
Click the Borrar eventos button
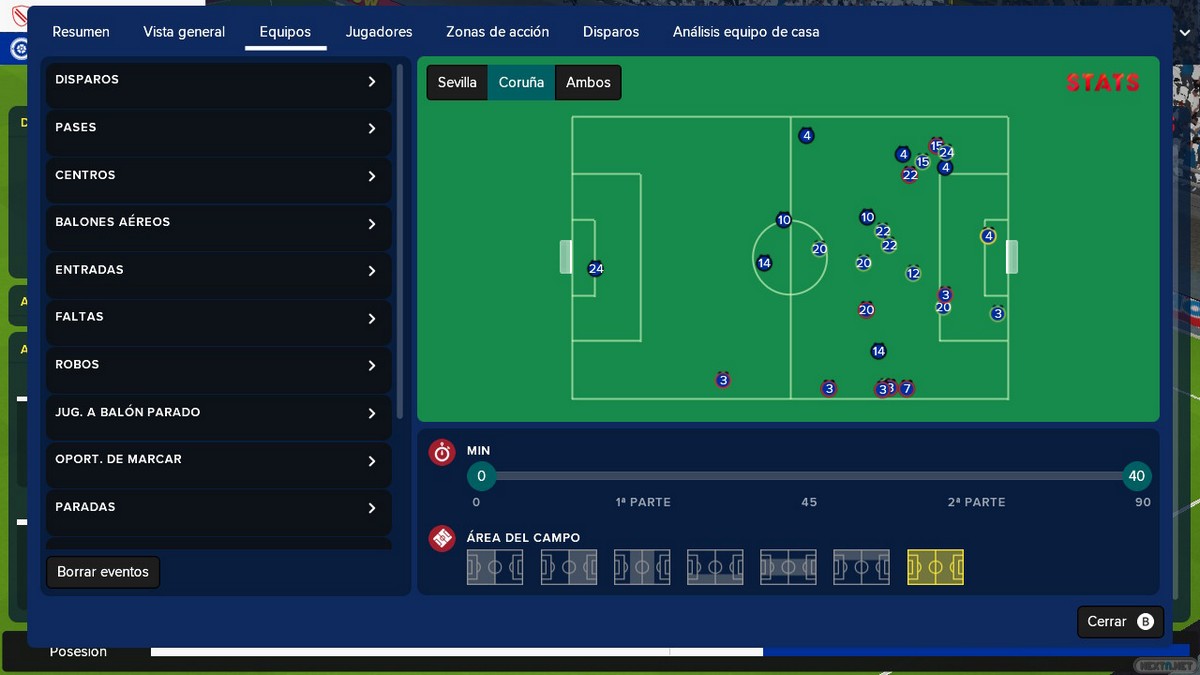point(103,572)
